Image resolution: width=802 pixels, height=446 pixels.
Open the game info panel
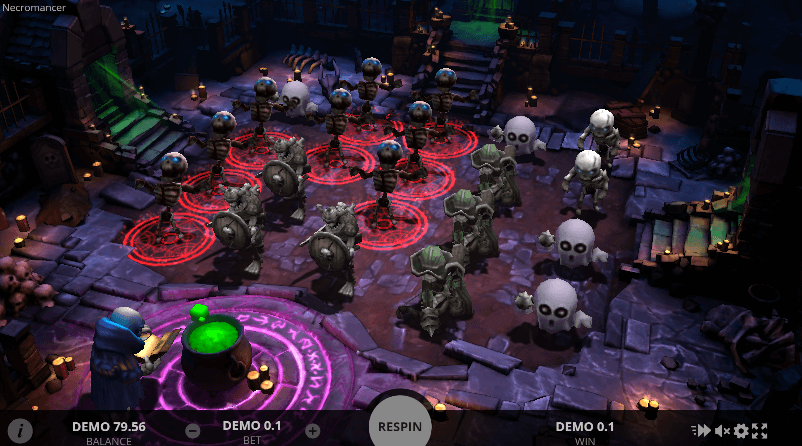19,430
